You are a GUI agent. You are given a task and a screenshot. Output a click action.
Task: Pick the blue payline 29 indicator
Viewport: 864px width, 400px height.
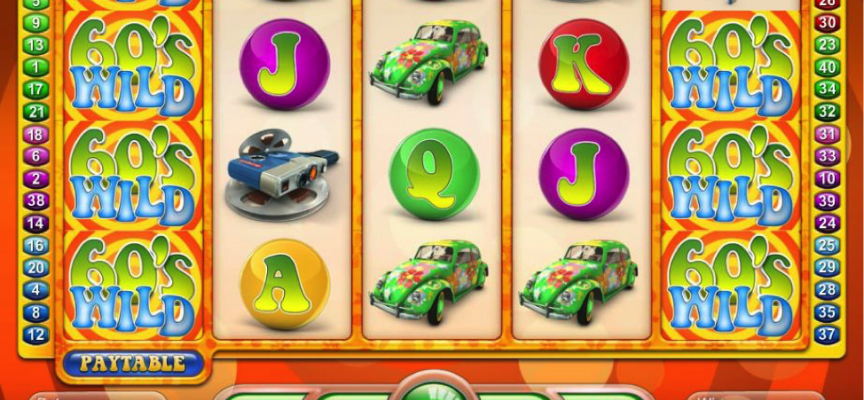[827, 267]
